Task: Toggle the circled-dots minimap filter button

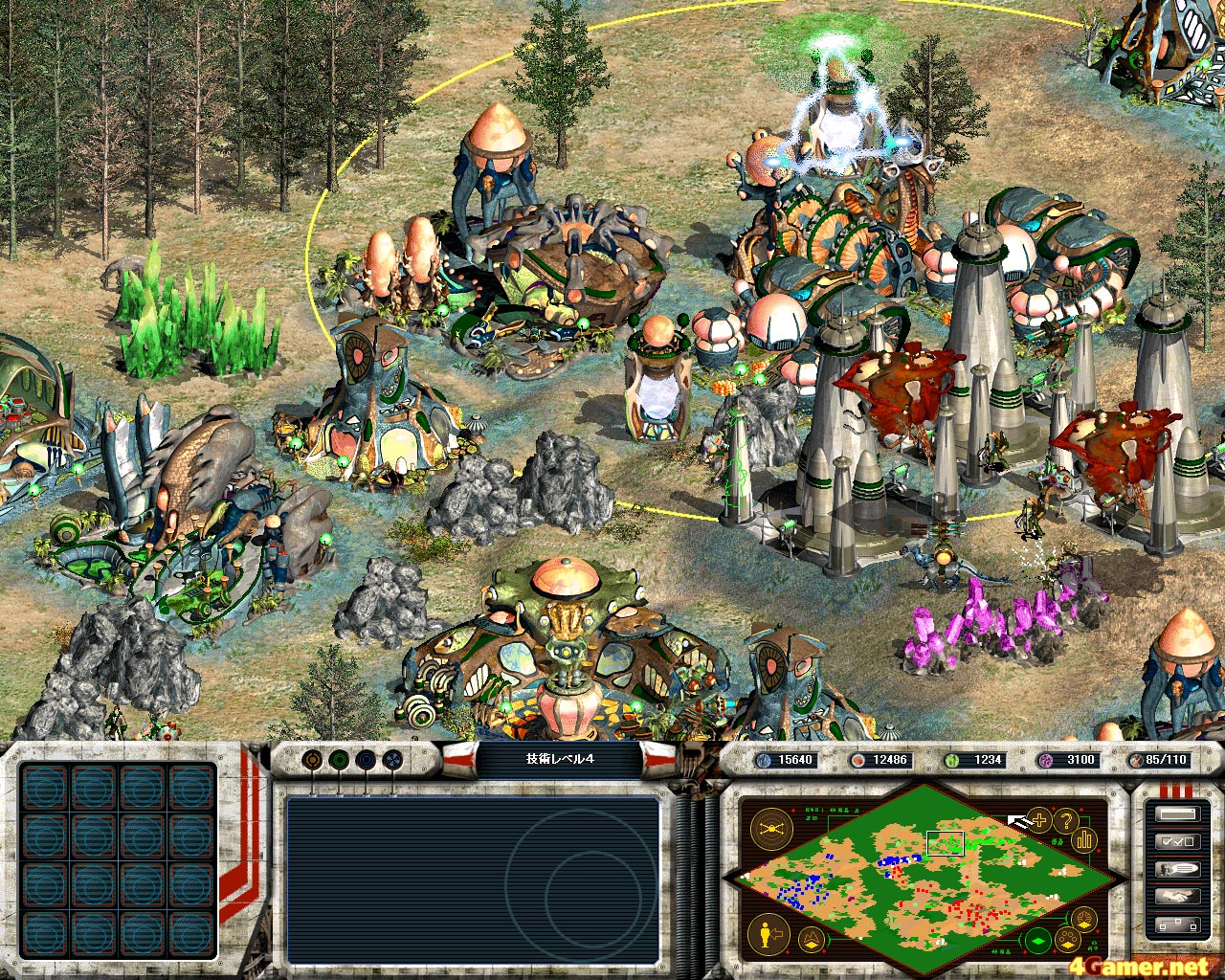Action: [1067, 937]
